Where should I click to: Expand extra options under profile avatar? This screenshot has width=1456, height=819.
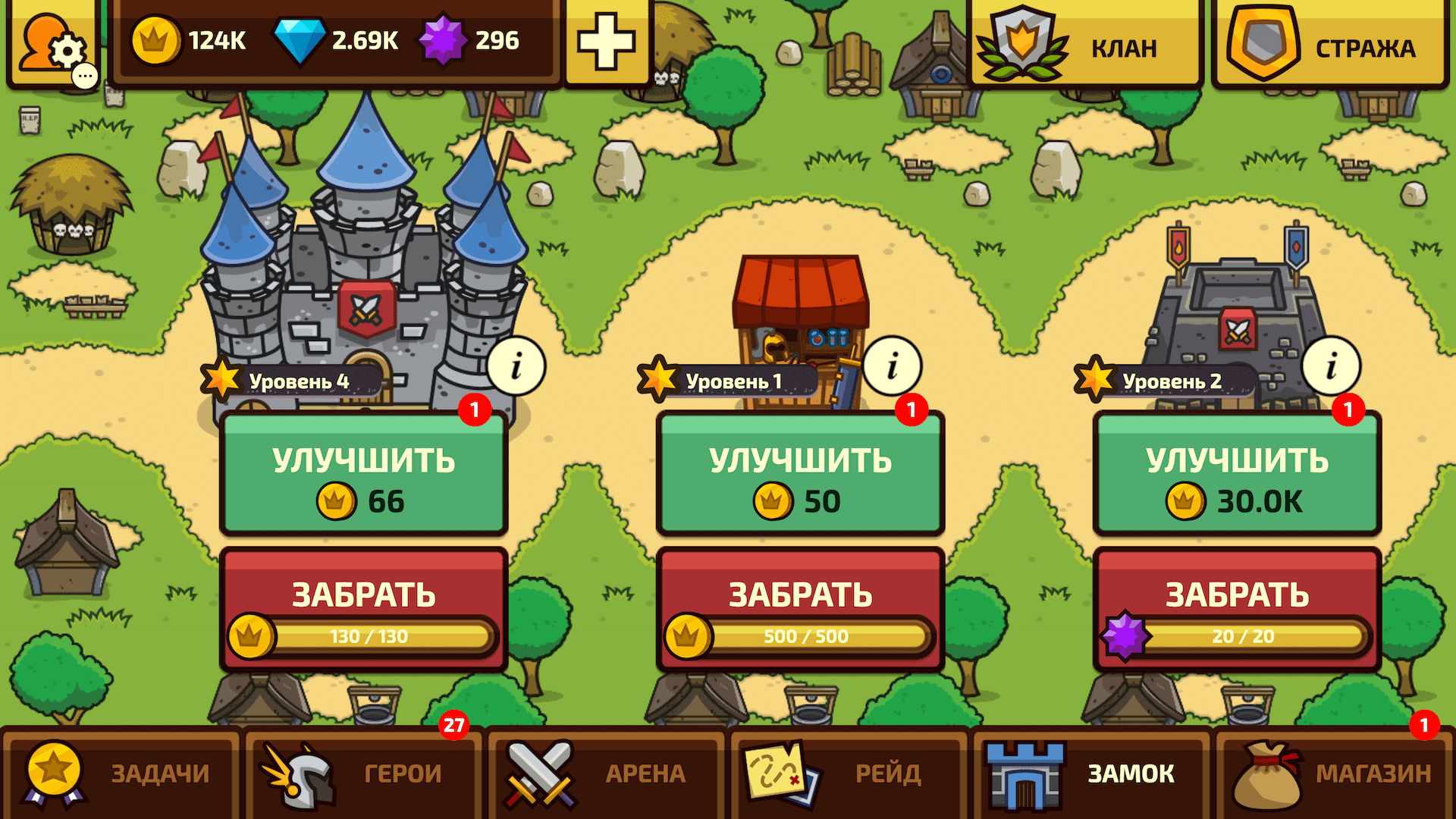(83, 74)
